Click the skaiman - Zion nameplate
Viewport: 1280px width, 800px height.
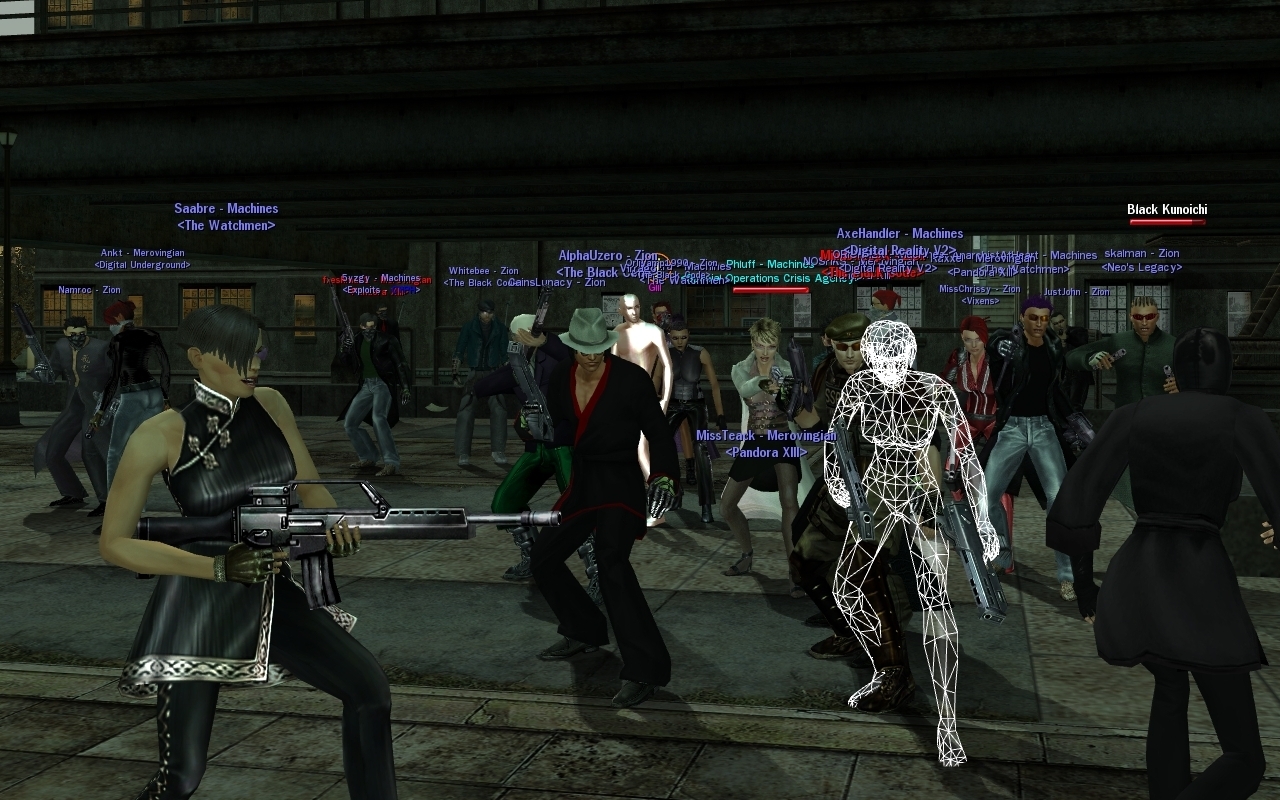click(x=1141, y=254)
